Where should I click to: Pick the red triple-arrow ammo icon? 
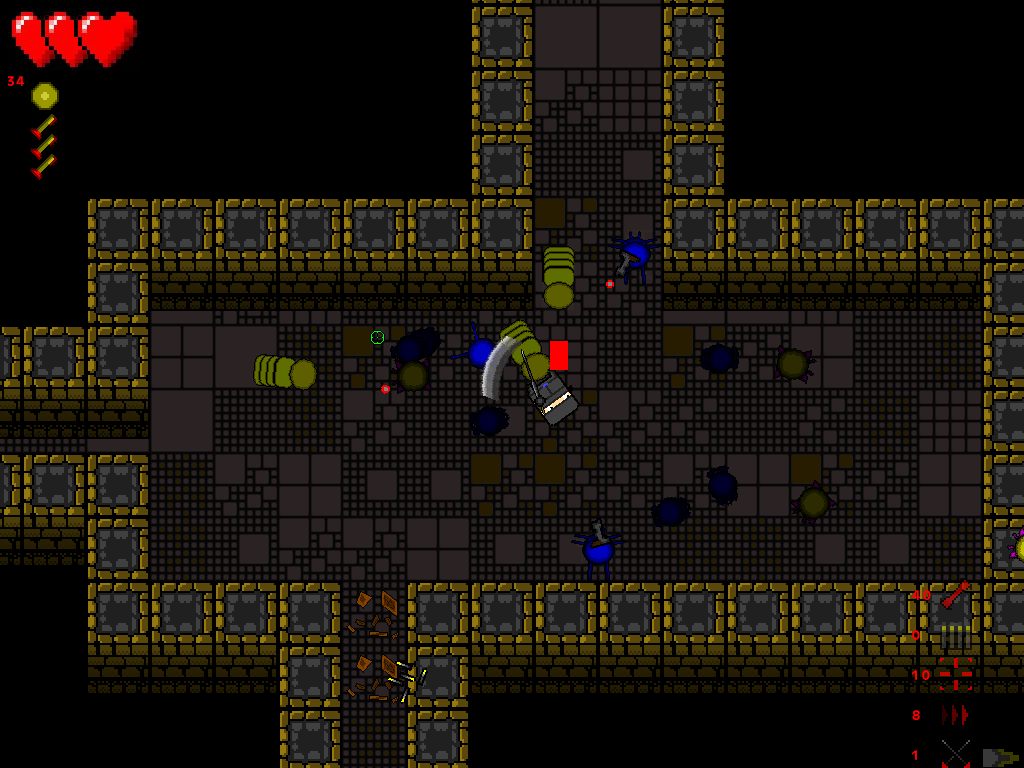pyautogui.click(x=955, y=715)
